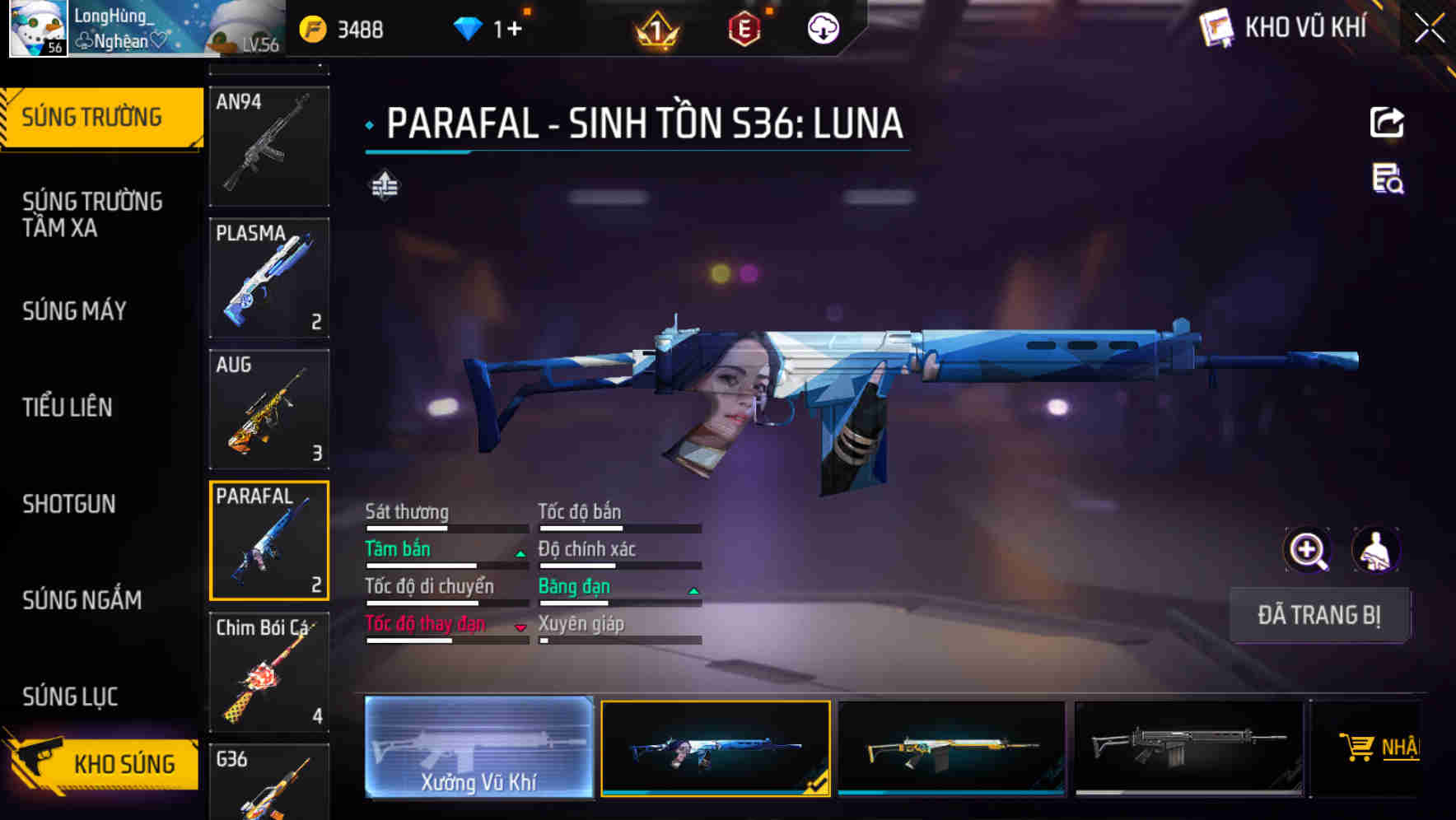Select the Tiểu Liên category

tap(68, 407)
